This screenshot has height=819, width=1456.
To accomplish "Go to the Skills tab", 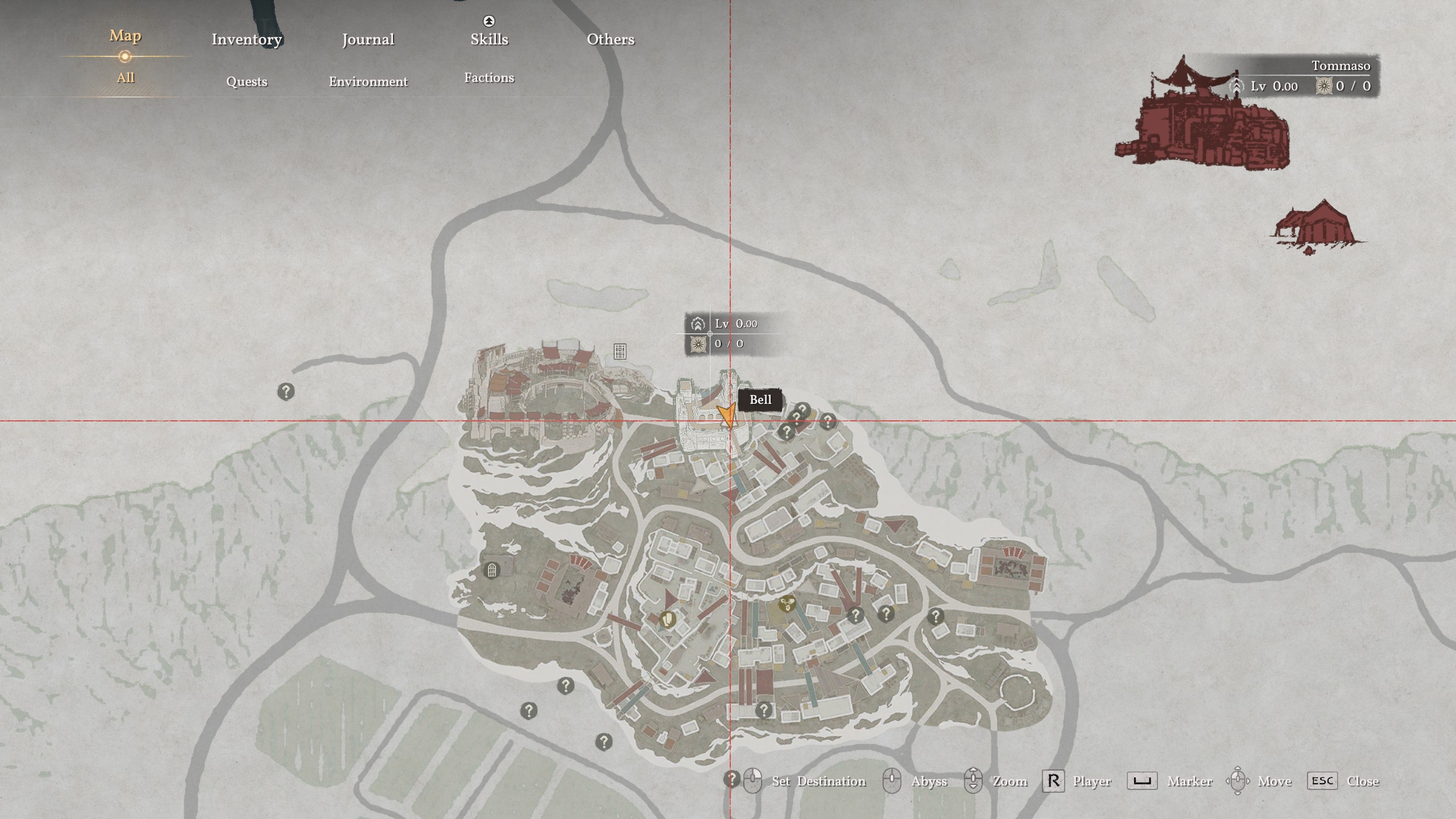I will [489, 39].
